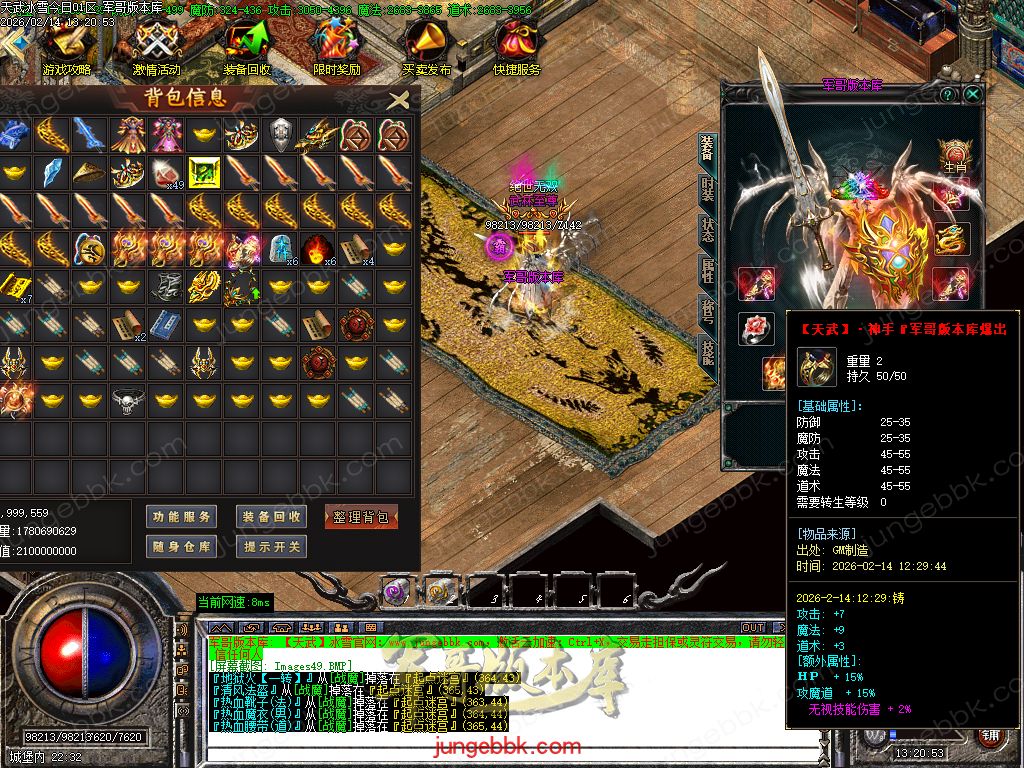This screenshot has height=768, width=1024.
Task: Open the 游戏攻略 game guide icon
Action: 67,45
